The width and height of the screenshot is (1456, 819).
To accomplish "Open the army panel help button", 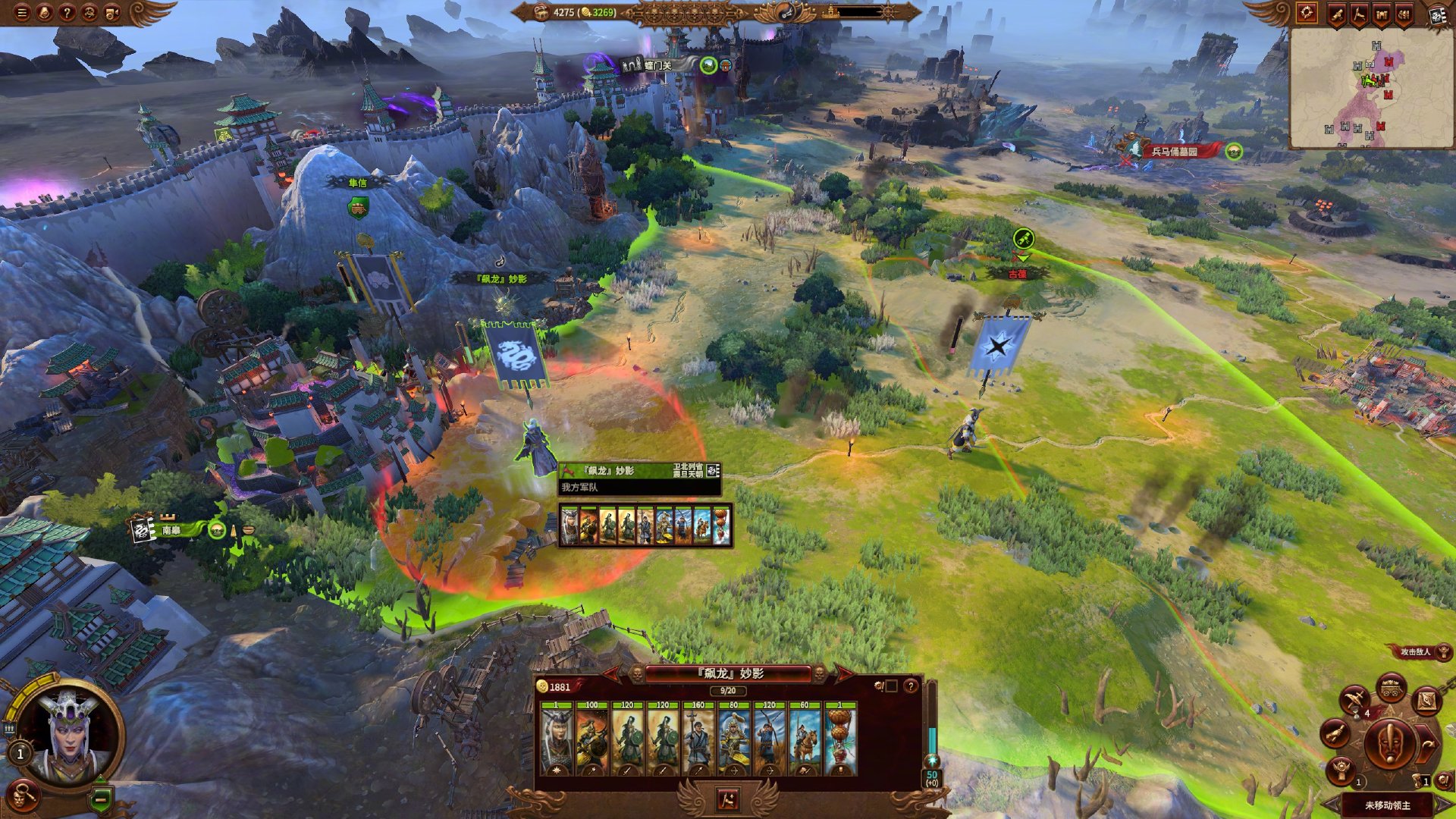I will (910, 686).
